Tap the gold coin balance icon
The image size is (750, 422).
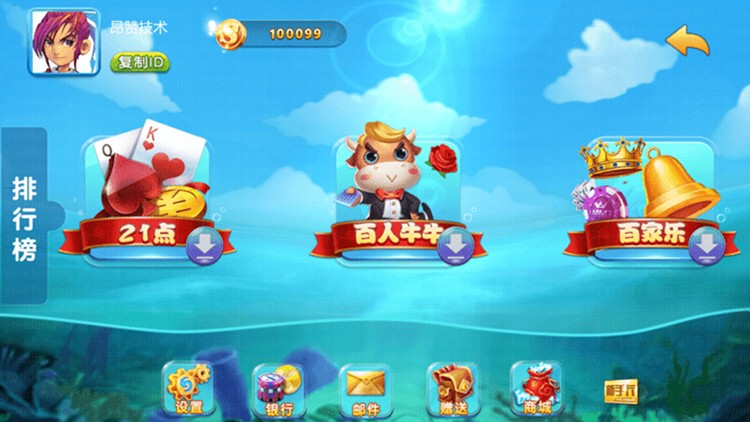[229, 34]
